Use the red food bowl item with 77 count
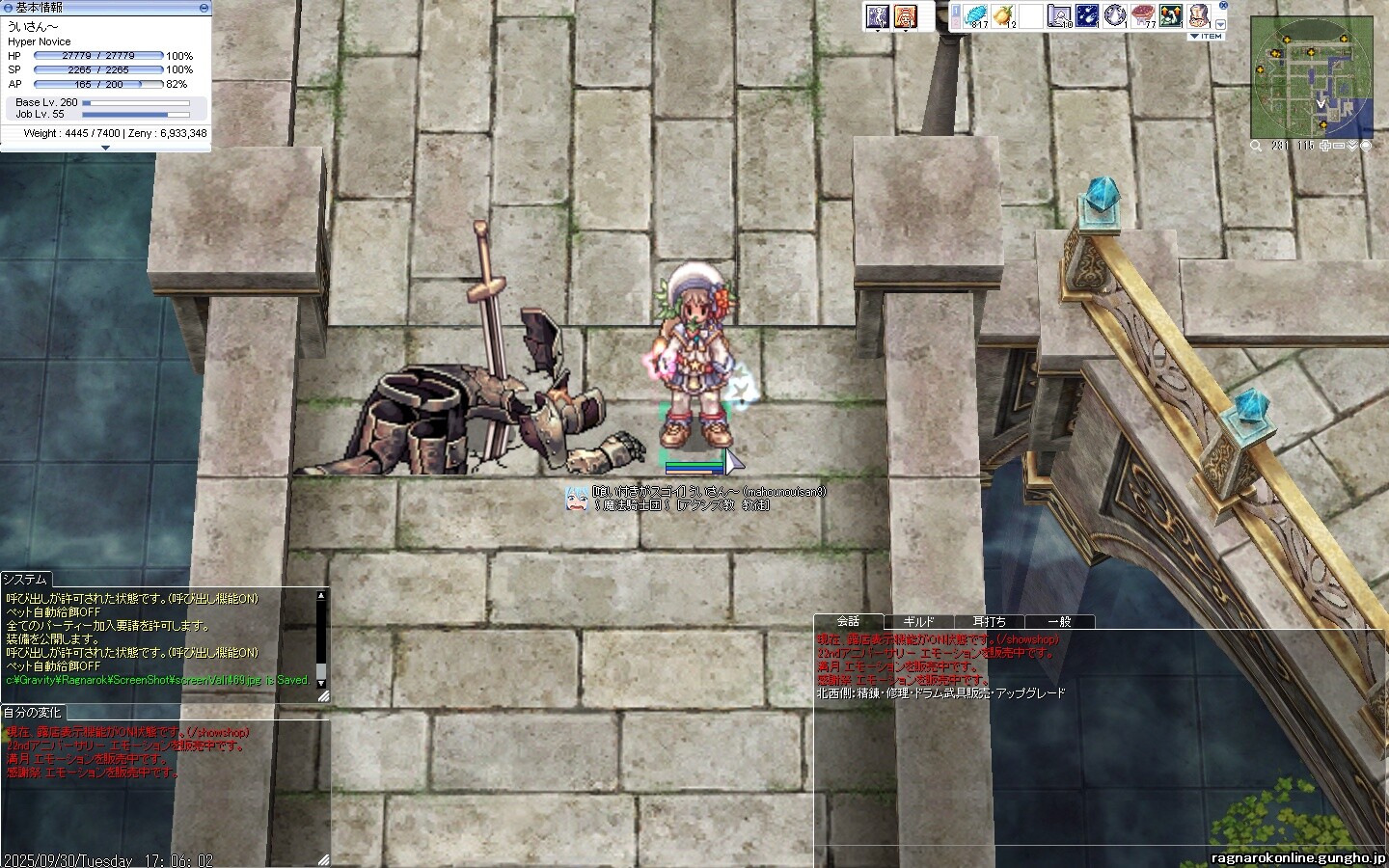 pos(1143,15)
